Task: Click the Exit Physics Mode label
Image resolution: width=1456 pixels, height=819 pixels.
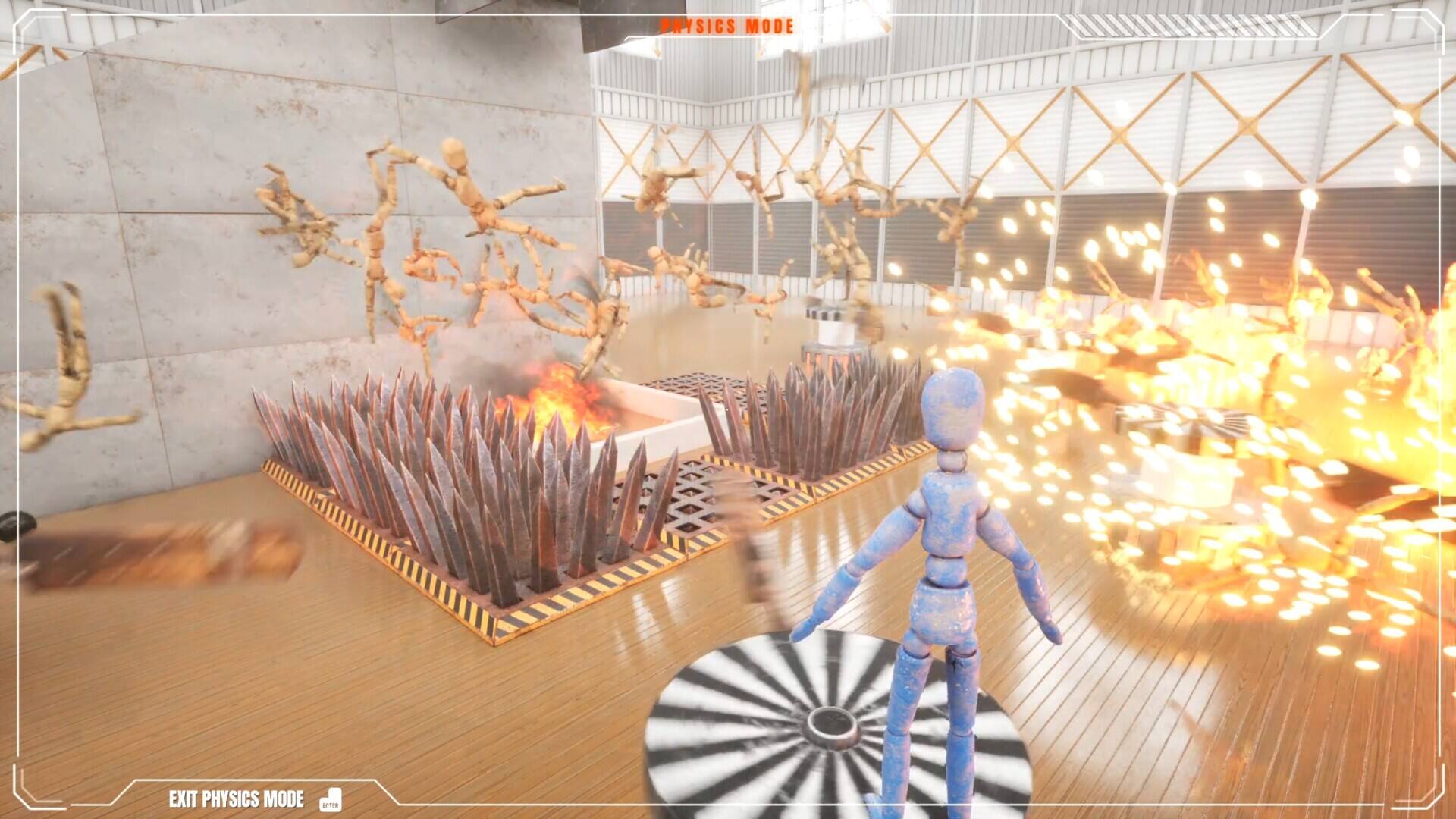Action: click(237, 799)
